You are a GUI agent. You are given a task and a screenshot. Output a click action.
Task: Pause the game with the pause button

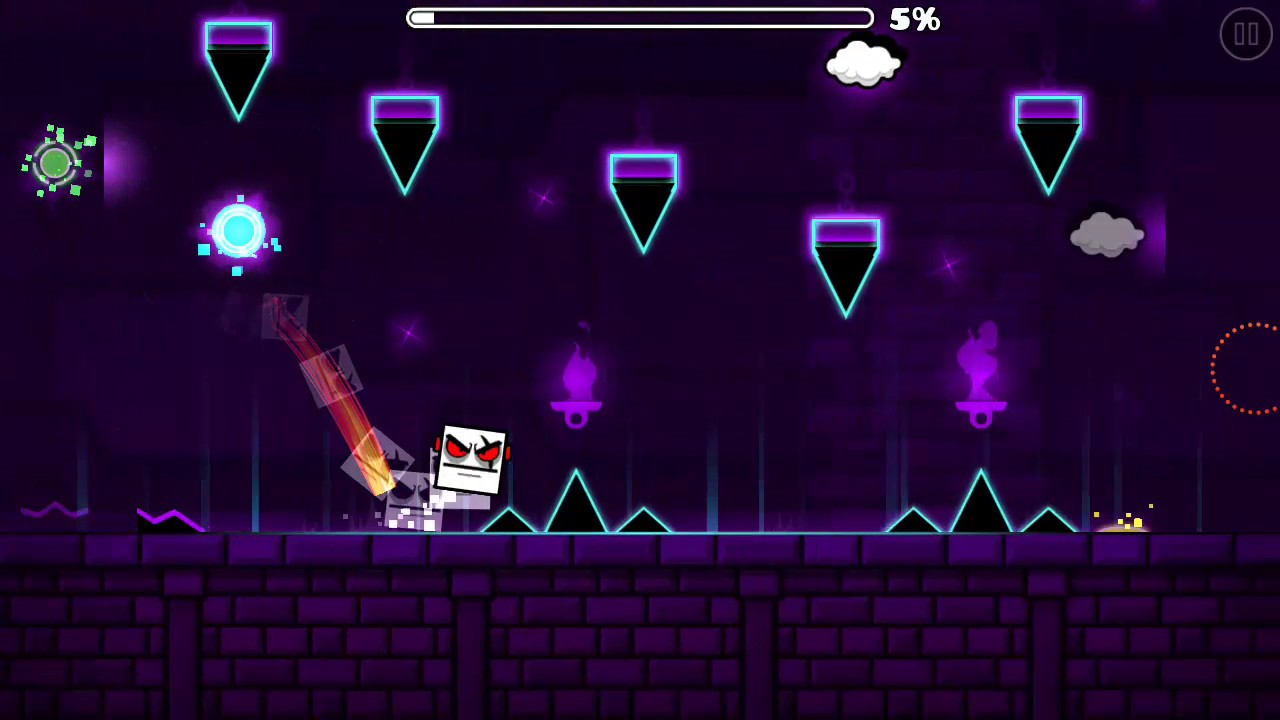[1246, 34]
